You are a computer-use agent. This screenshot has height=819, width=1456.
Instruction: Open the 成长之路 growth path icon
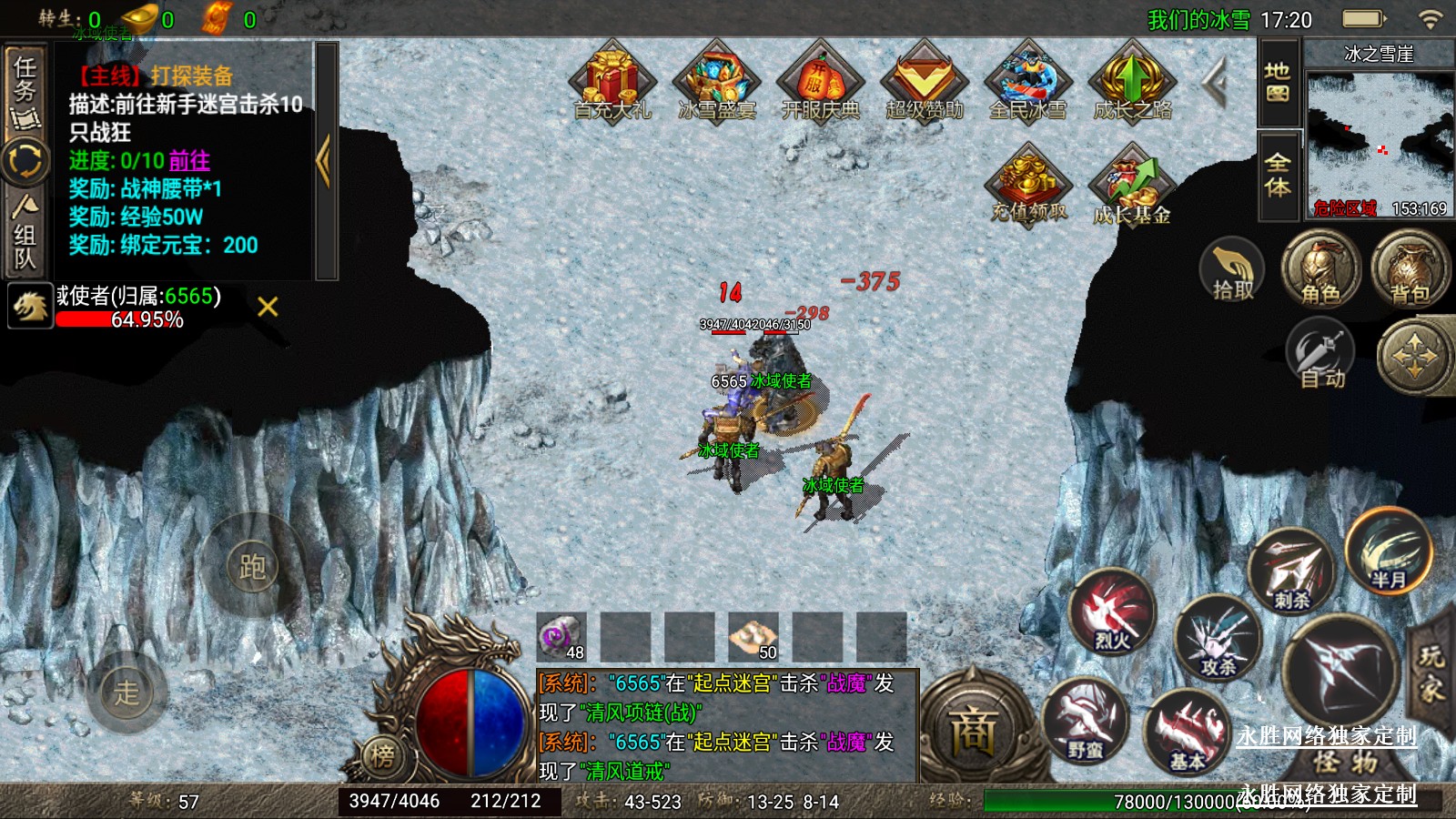tap(1132, 82)
